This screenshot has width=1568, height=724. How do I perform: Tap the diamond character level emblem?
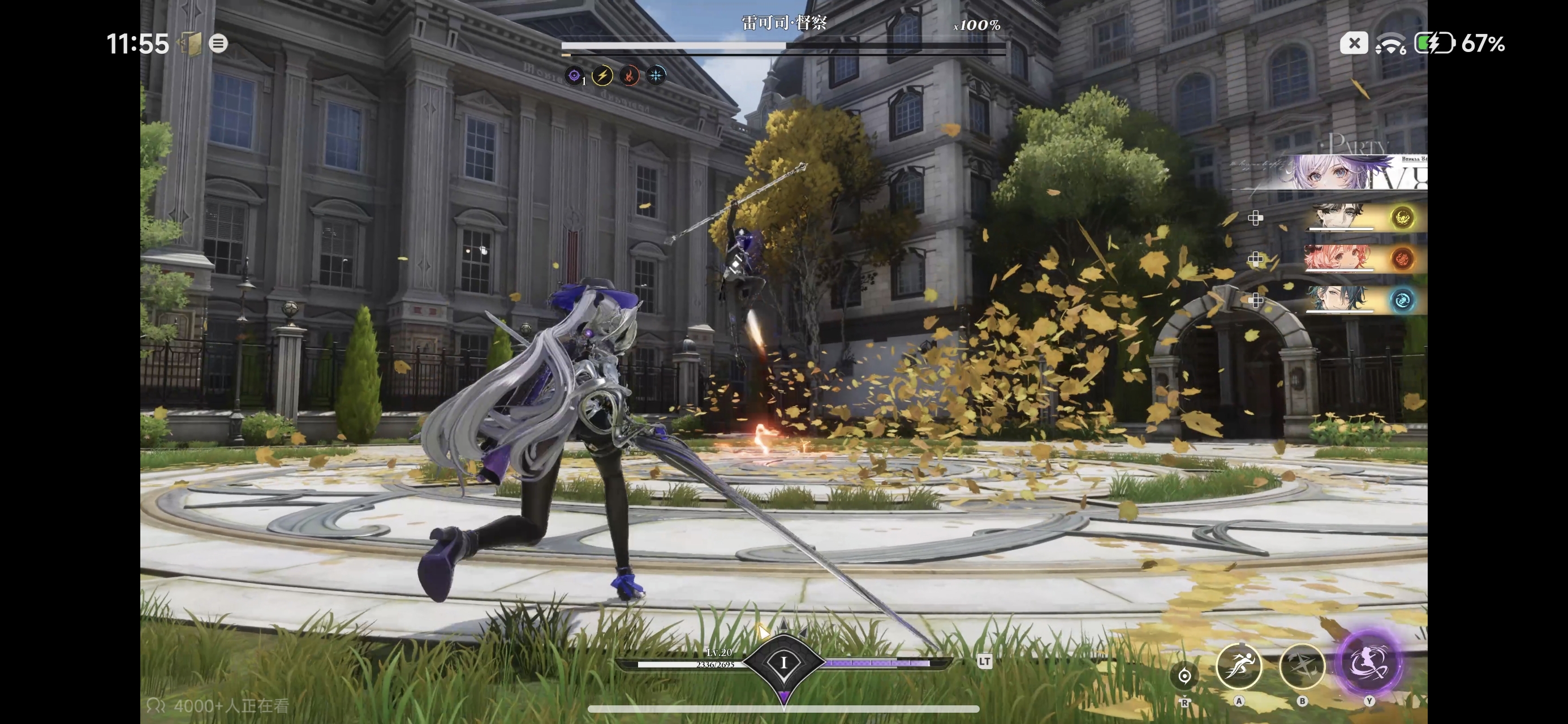pos(783,662)
